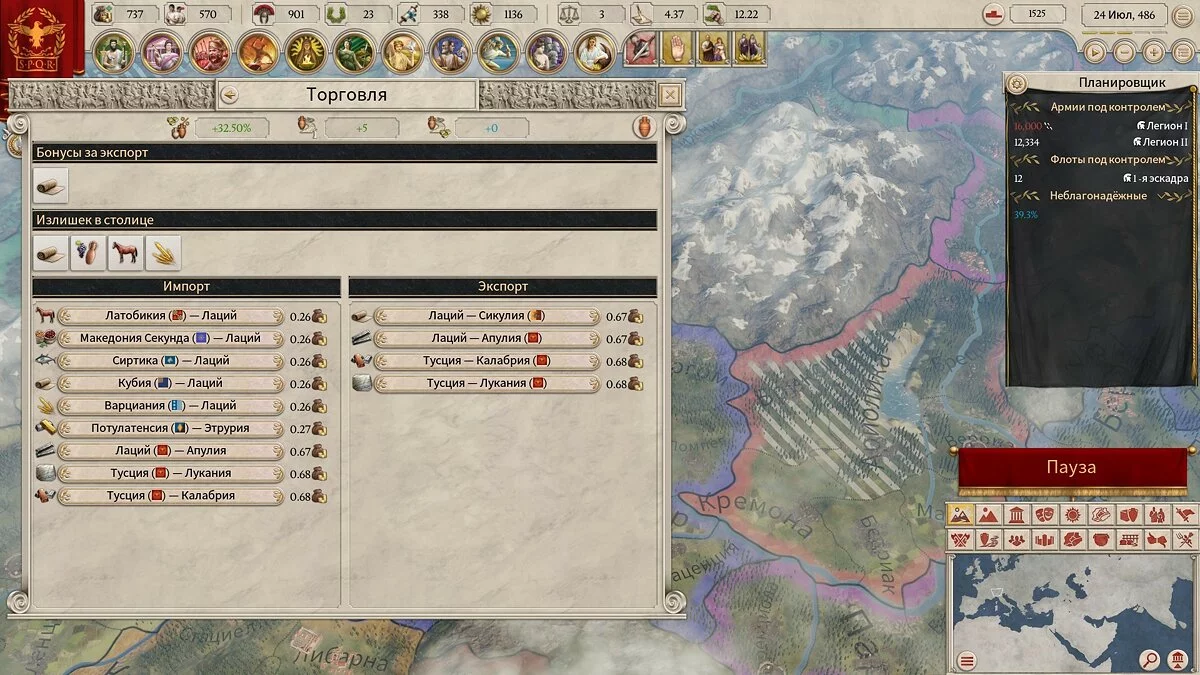Decrease game speed with the minus button
Image resolution: width=1200 pixels, height=675 pixels.
[x=1125, y=52]
